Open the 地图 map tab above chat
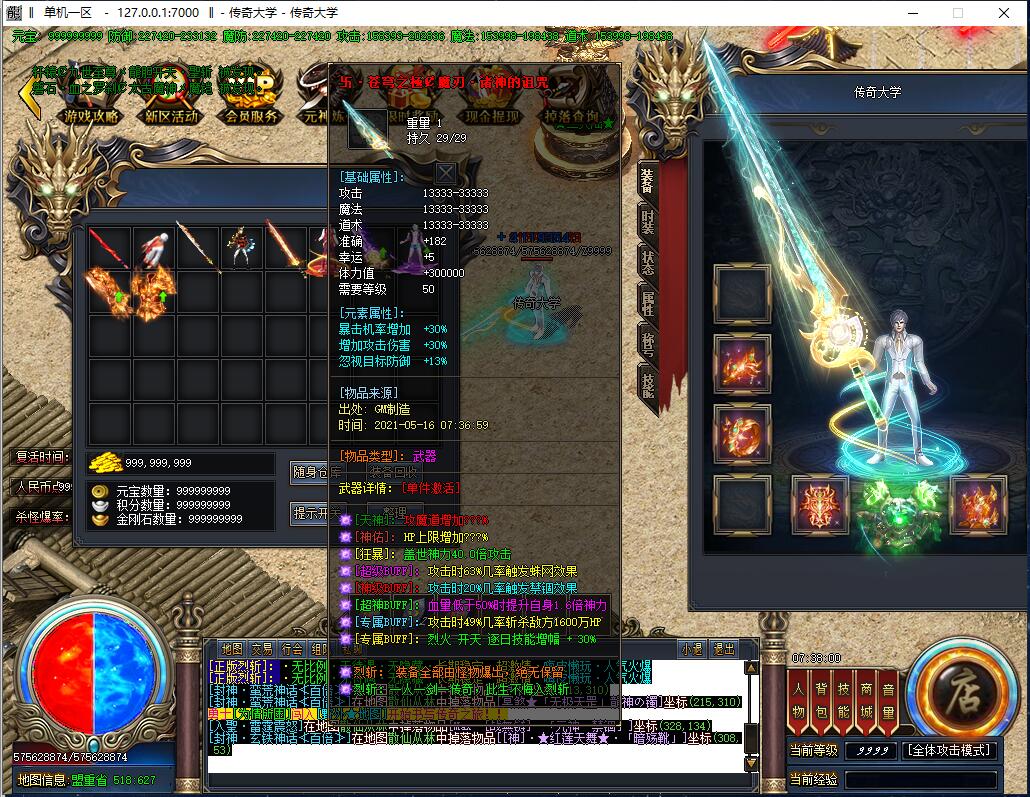The width and height of the screenshot is (1030, 797). 232,649
